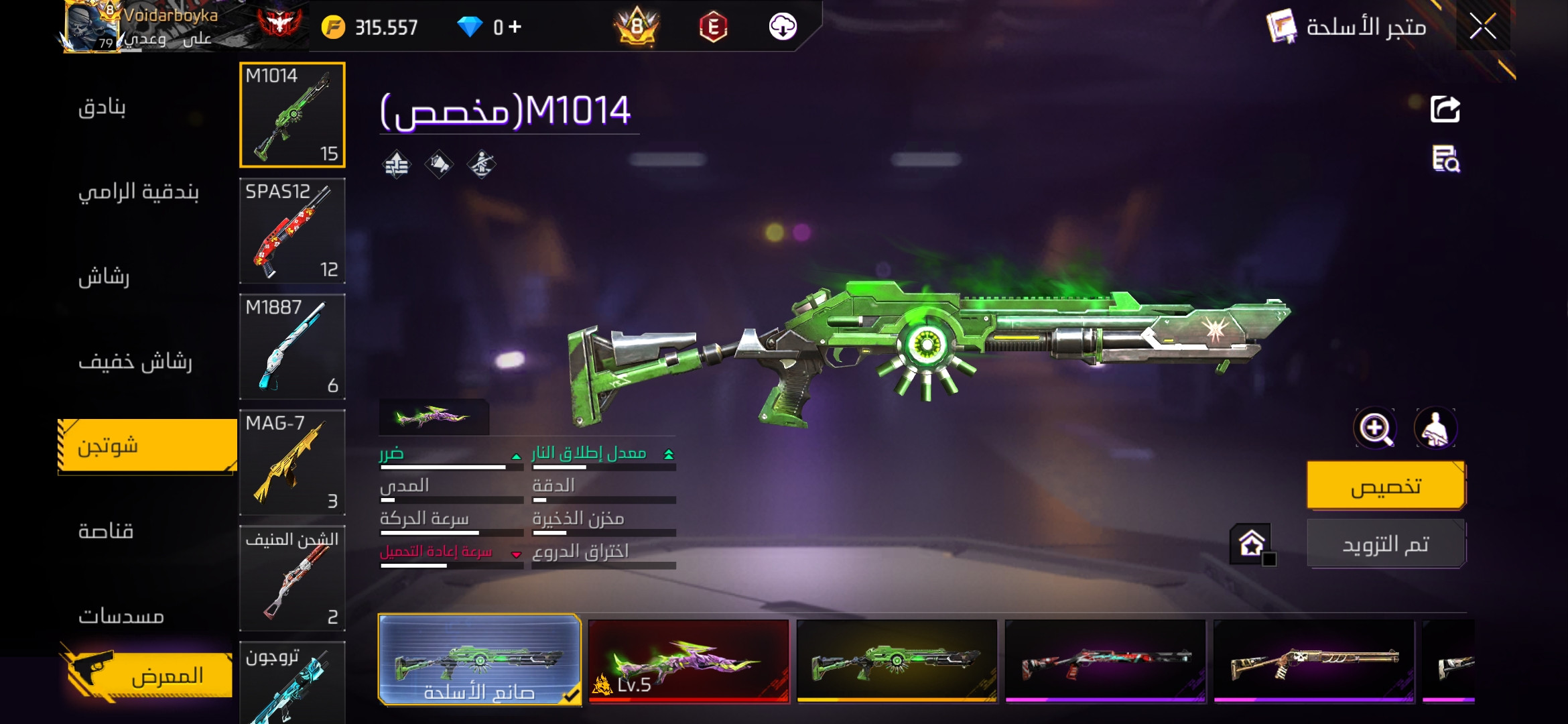Select the صانع الأسلحة skin thumbnail

479,660
